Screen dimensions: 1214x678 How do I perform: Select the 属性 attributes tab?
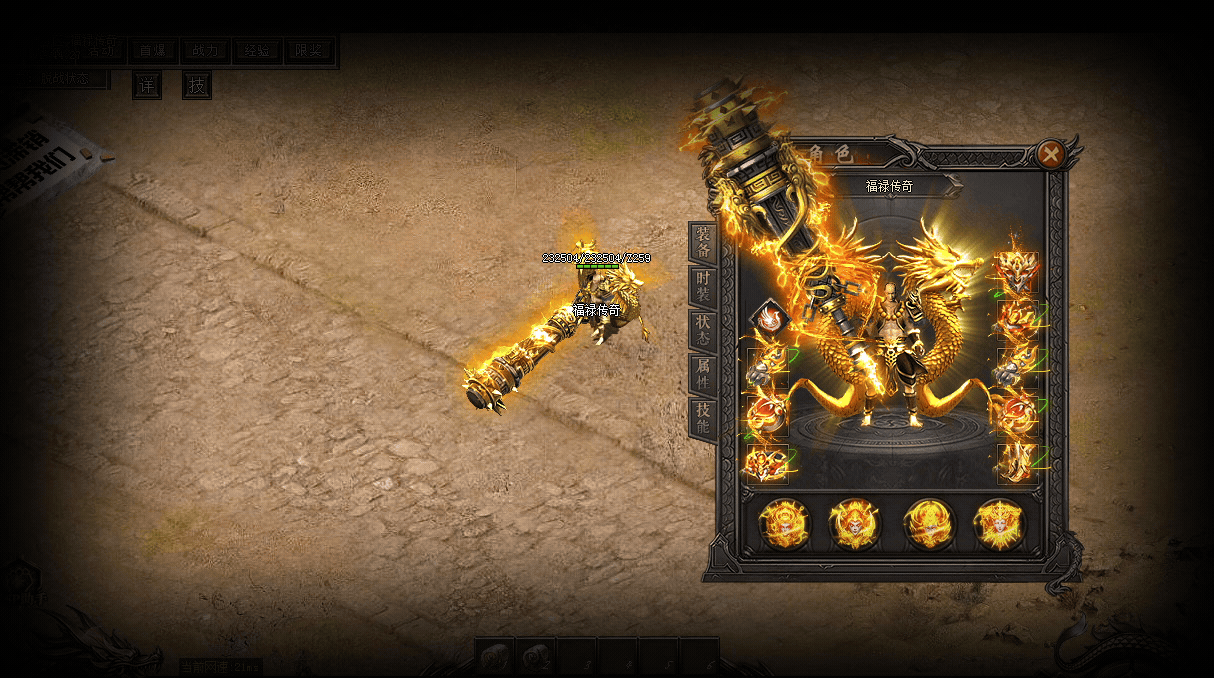pos(703,372)
